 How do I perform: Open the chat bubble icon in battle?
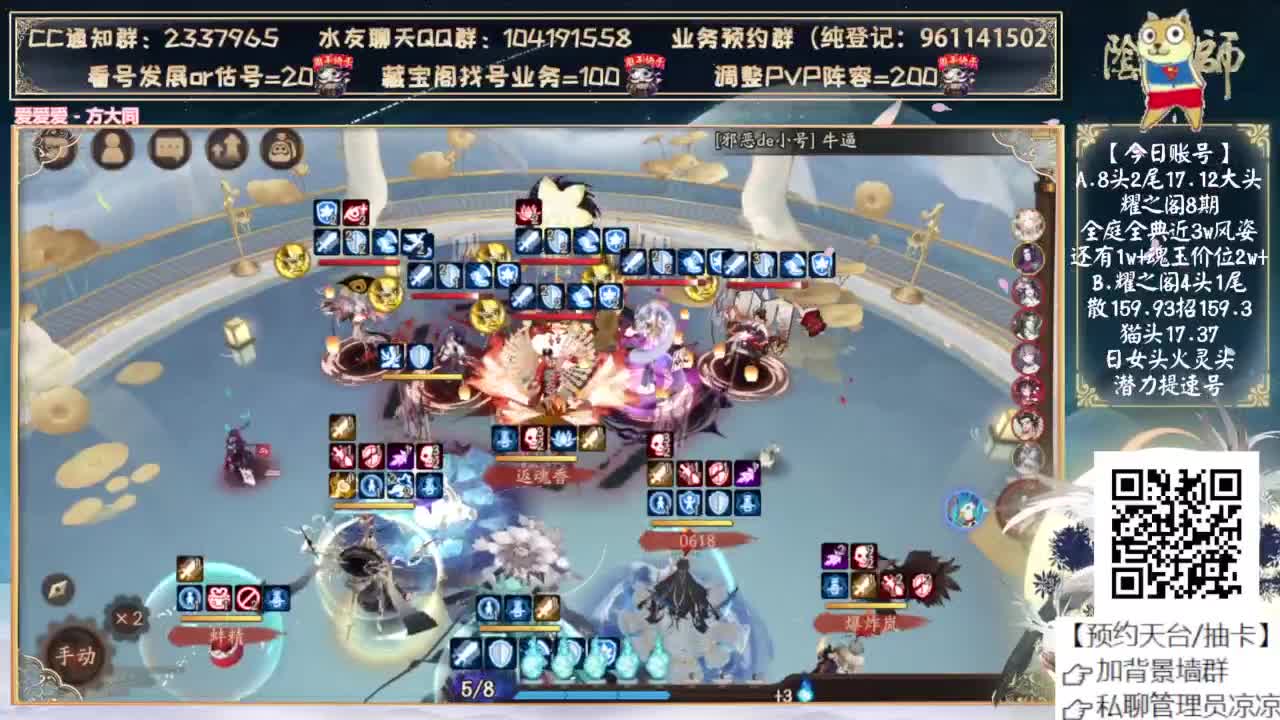point(167,148)
